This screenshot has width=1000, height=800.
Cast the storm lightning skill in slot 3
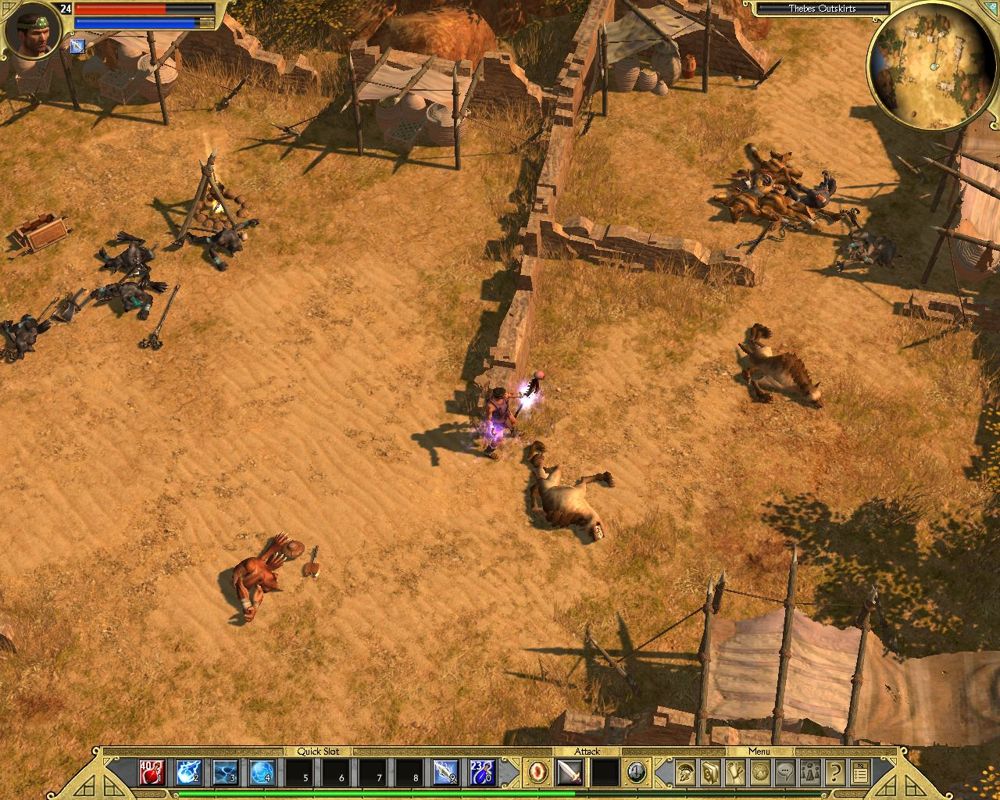(x=225, y=772)
